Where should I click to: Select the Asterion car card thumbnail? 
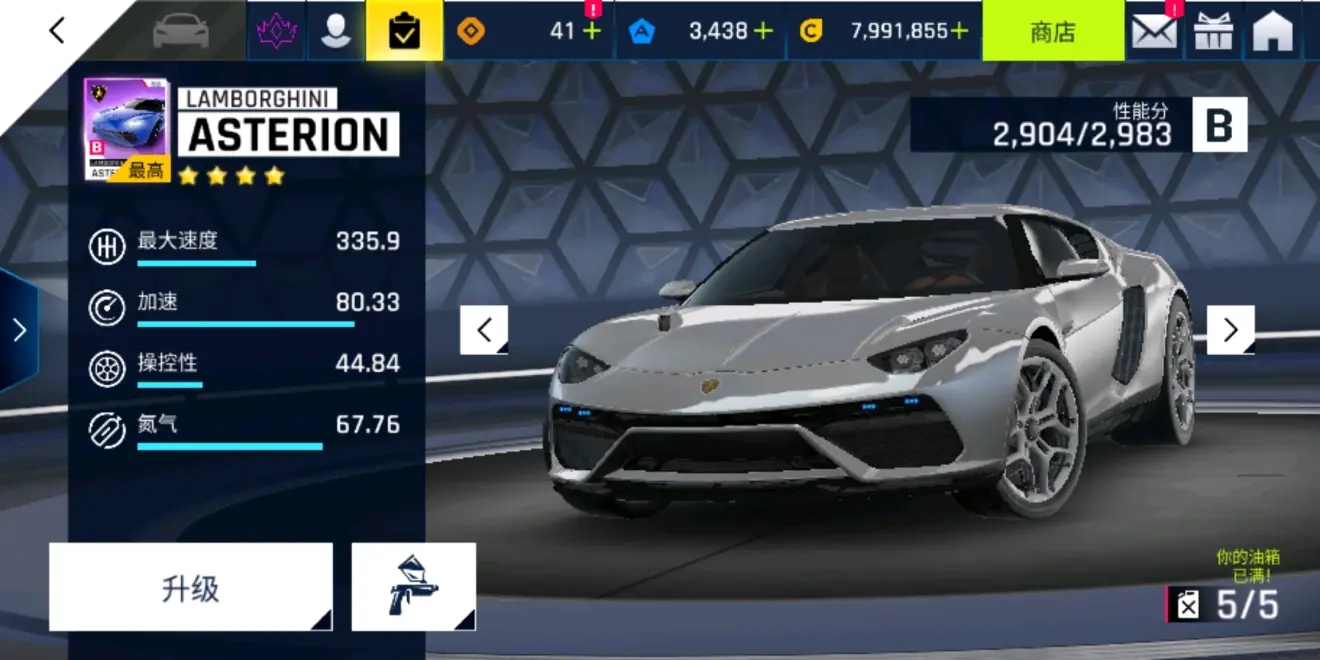click(127, 130)
